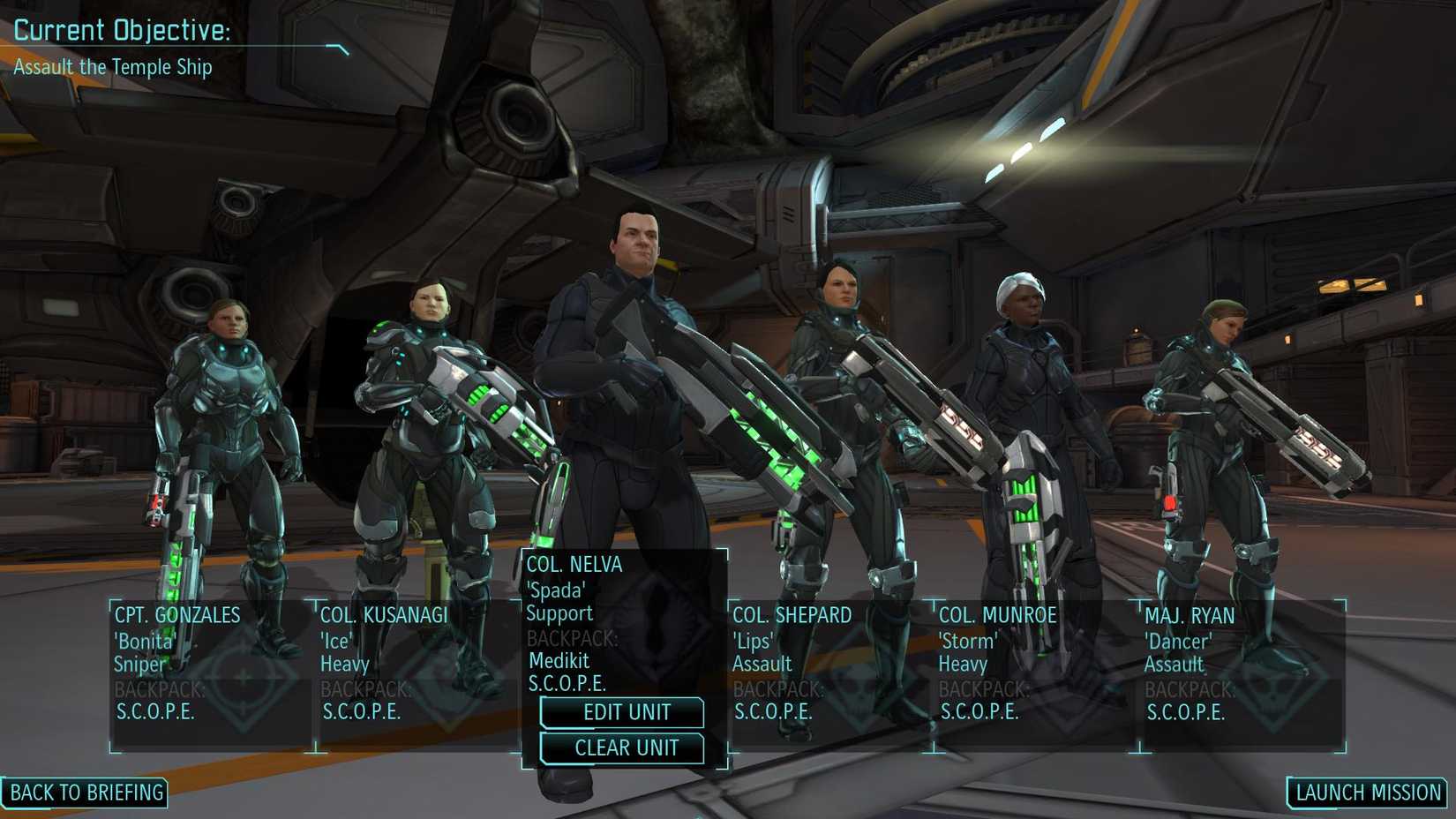
Task: Select BACK TO BRIEFING
Action: tap(85, 793)
